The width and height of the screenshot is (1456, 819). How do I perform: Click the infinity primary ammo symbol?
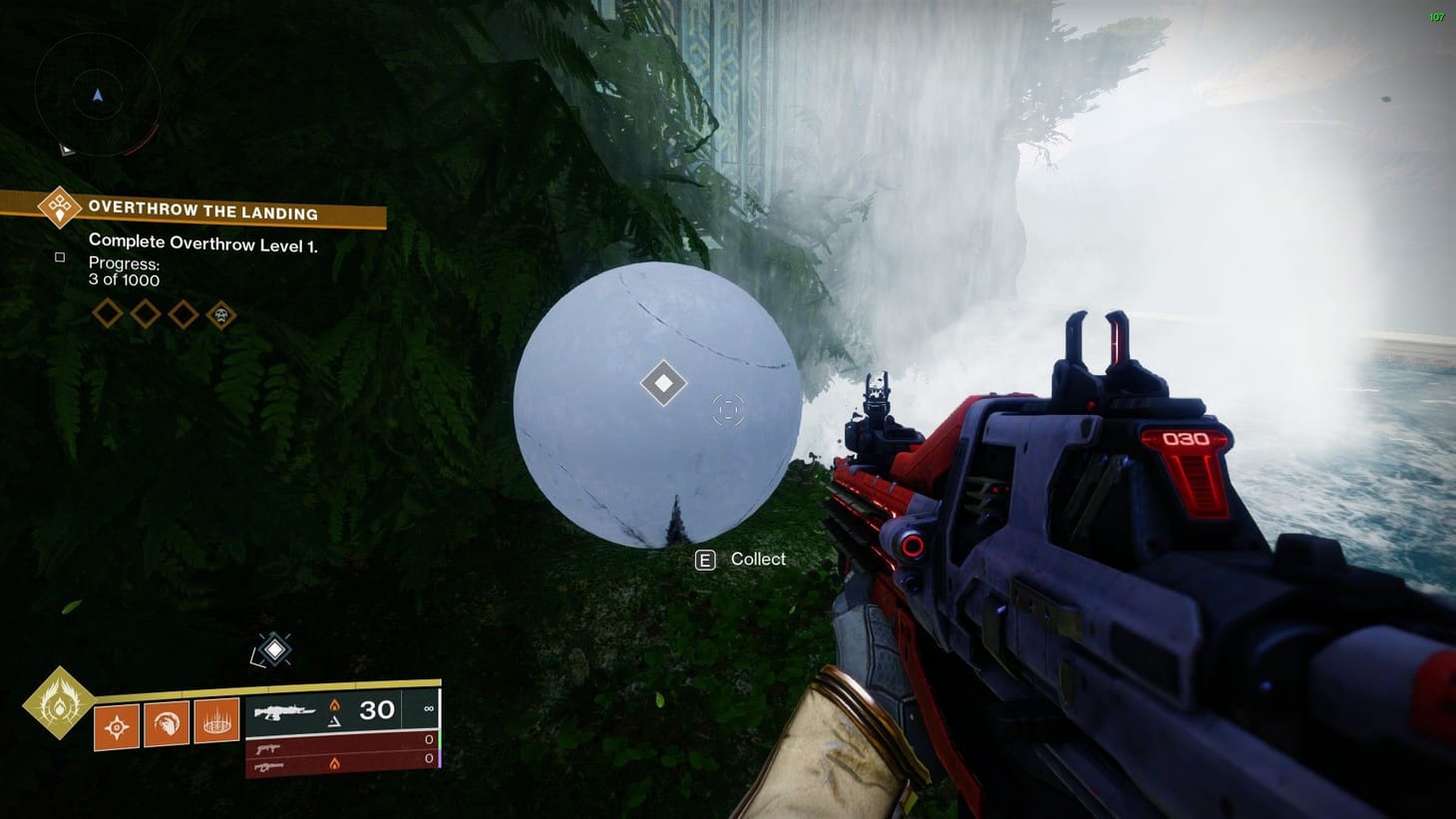[x=429, y=710]
